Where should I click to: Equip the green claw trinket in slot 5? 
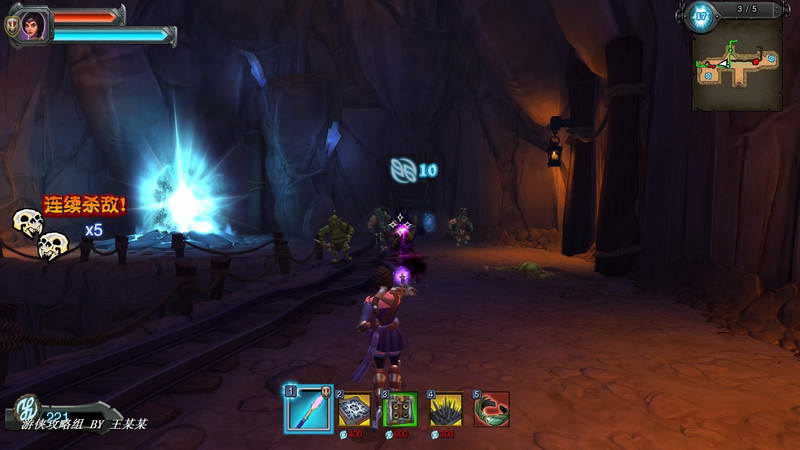[492, 408]
